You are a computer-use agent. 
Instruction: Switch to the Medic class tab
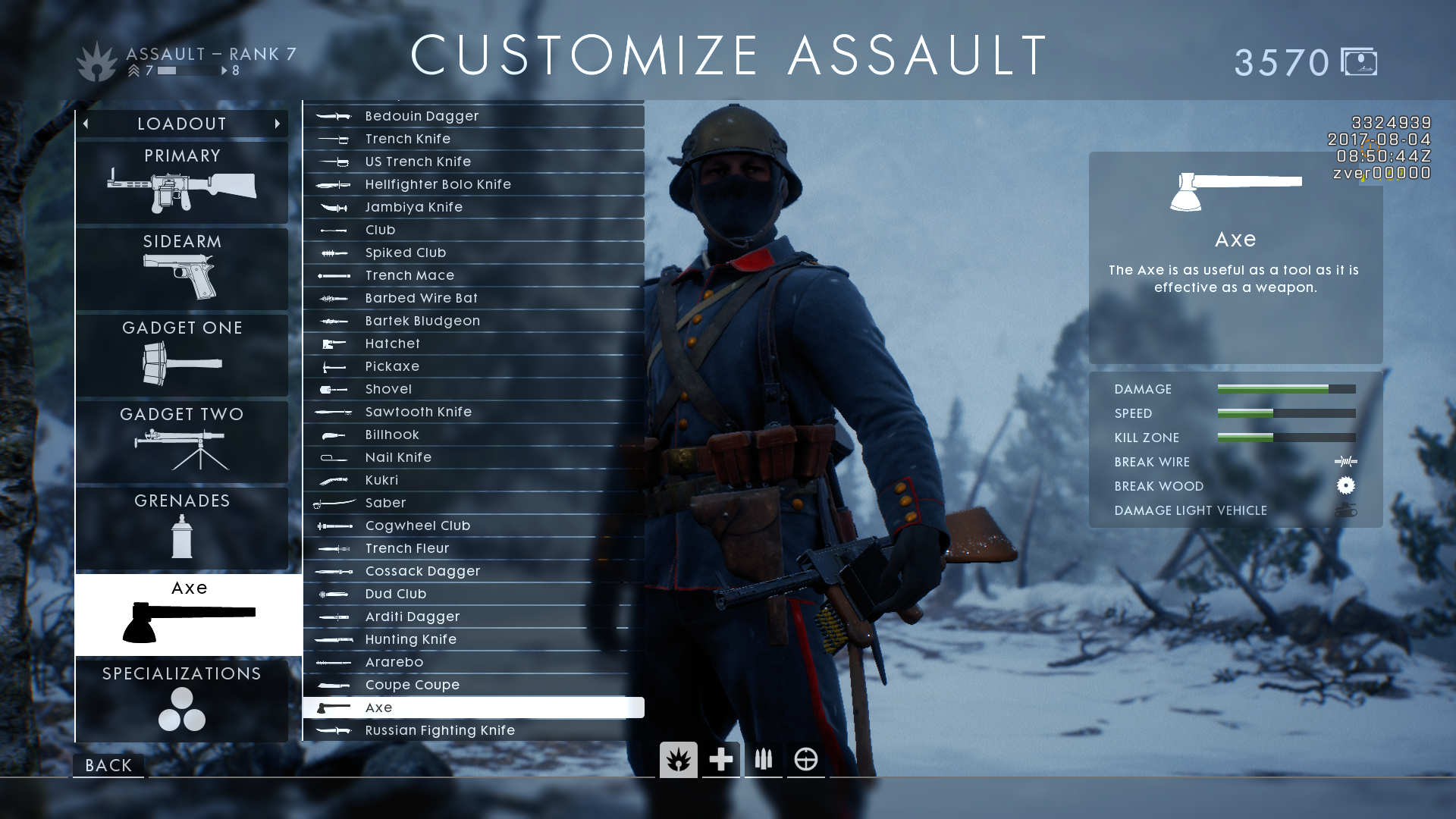tap(721, 759)
